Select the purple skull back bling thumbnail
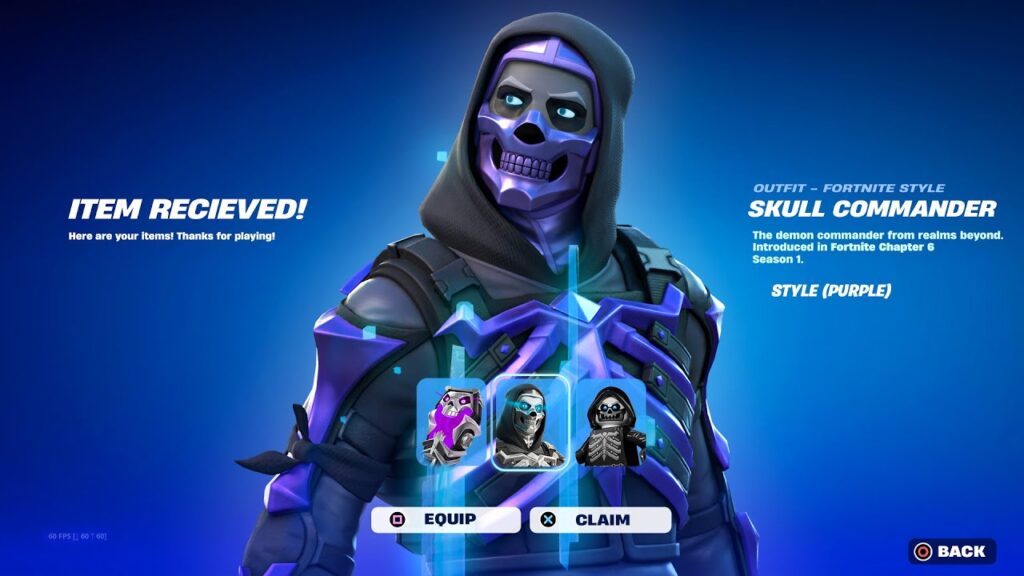This screenshot has height=576, width=1024. 451,422
